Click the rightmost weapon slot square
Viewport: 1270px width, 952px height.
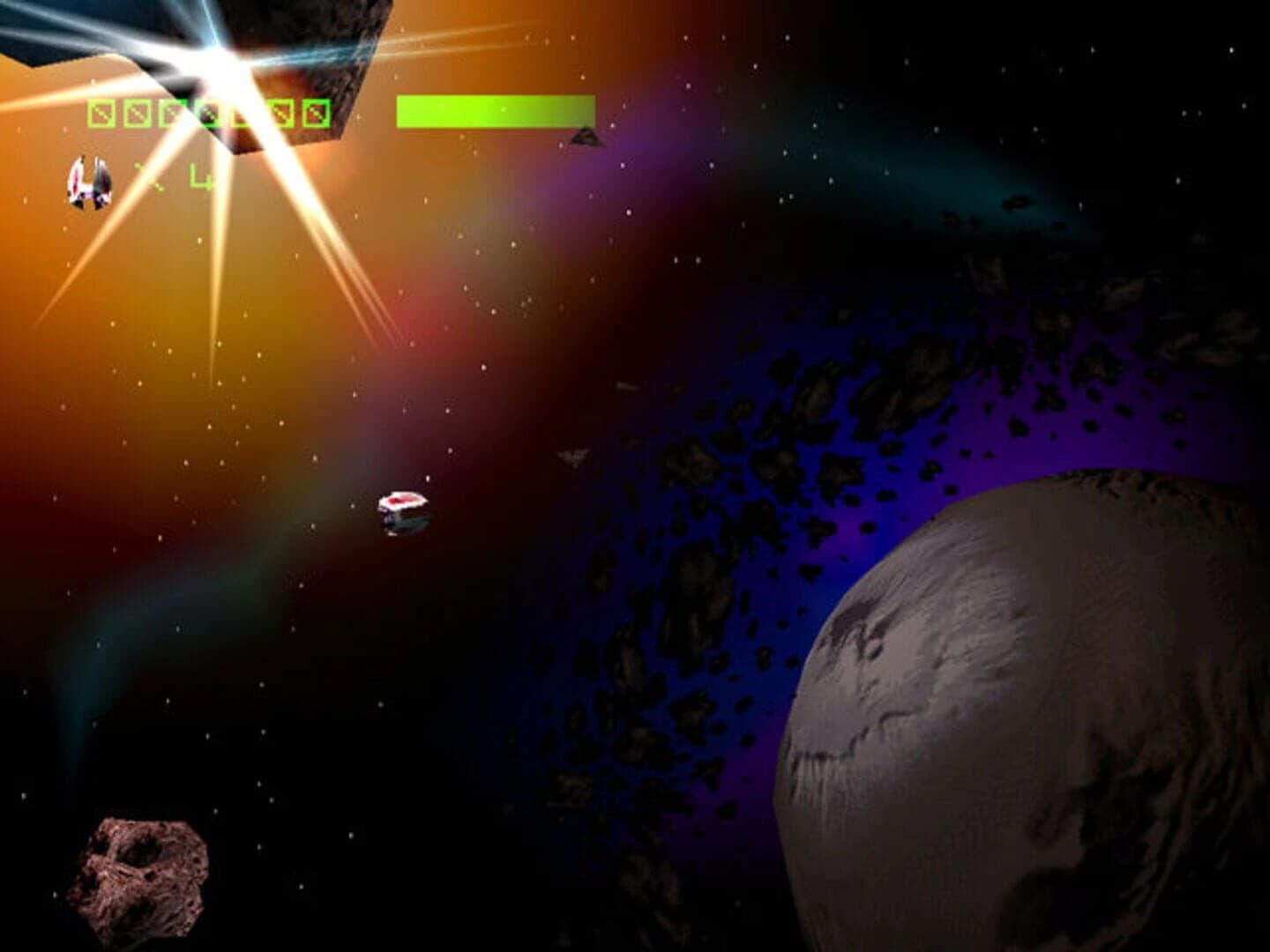point(316,113)
